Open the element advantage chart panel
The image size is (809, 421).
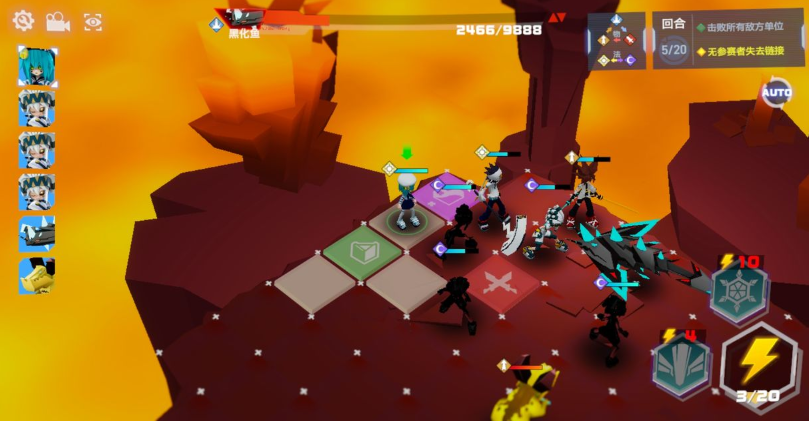tap(616, 41)
